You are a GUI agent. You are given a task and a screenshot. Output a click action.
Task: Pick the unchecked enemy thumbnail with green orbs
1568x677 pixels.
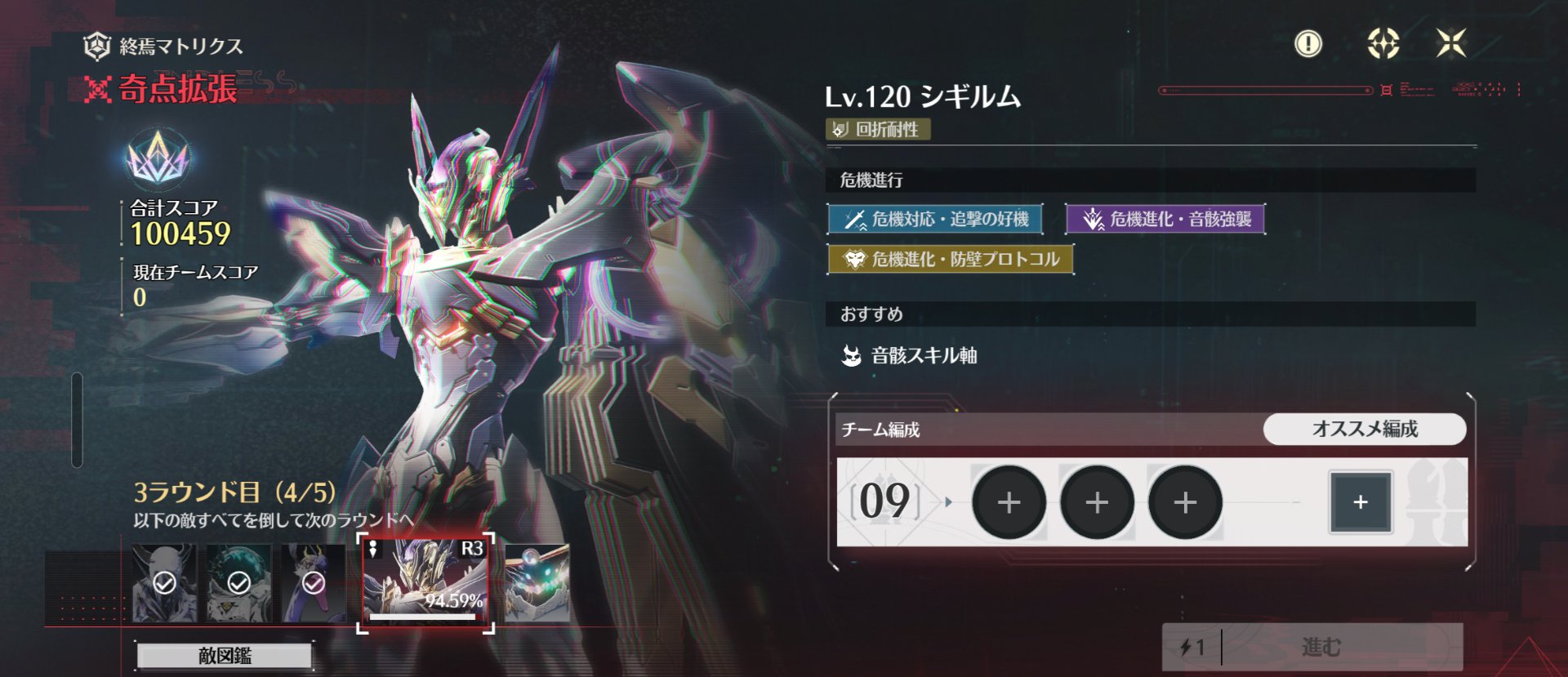[x=537, y=581]
